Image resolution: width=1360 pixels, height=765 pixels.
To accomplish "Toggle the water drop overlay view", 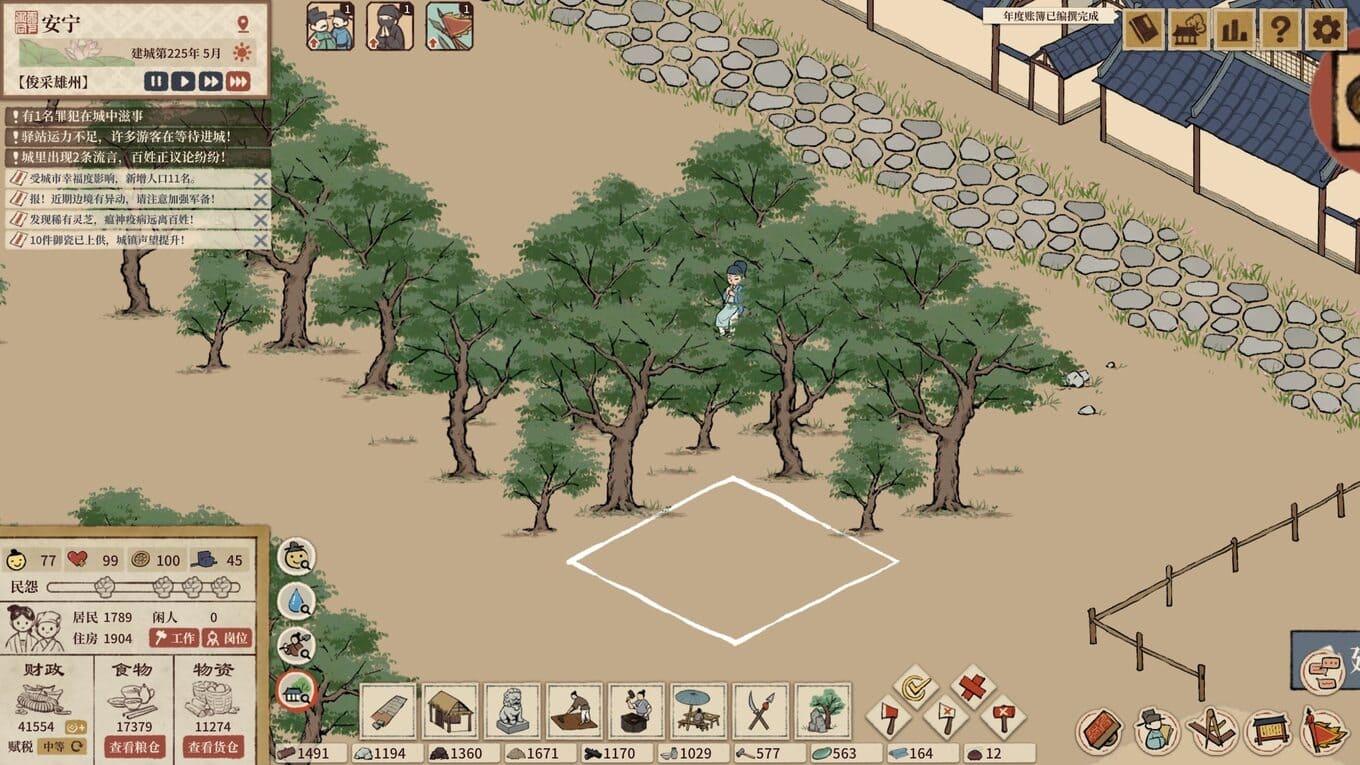I will pyautogui.click(x=296, y=601).
